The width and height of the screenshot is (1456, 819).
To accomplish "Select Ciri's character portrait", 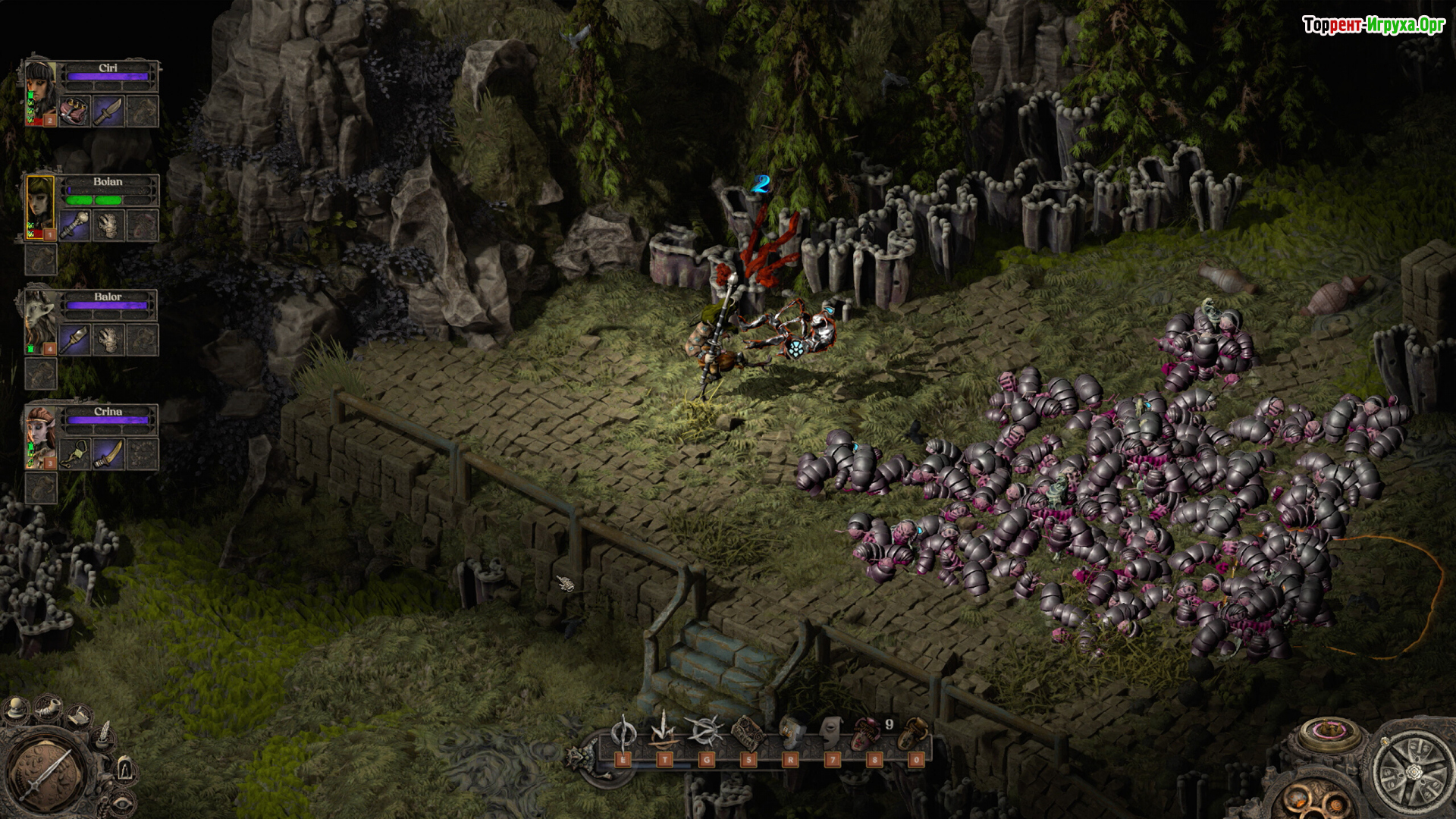I will 40,93.
